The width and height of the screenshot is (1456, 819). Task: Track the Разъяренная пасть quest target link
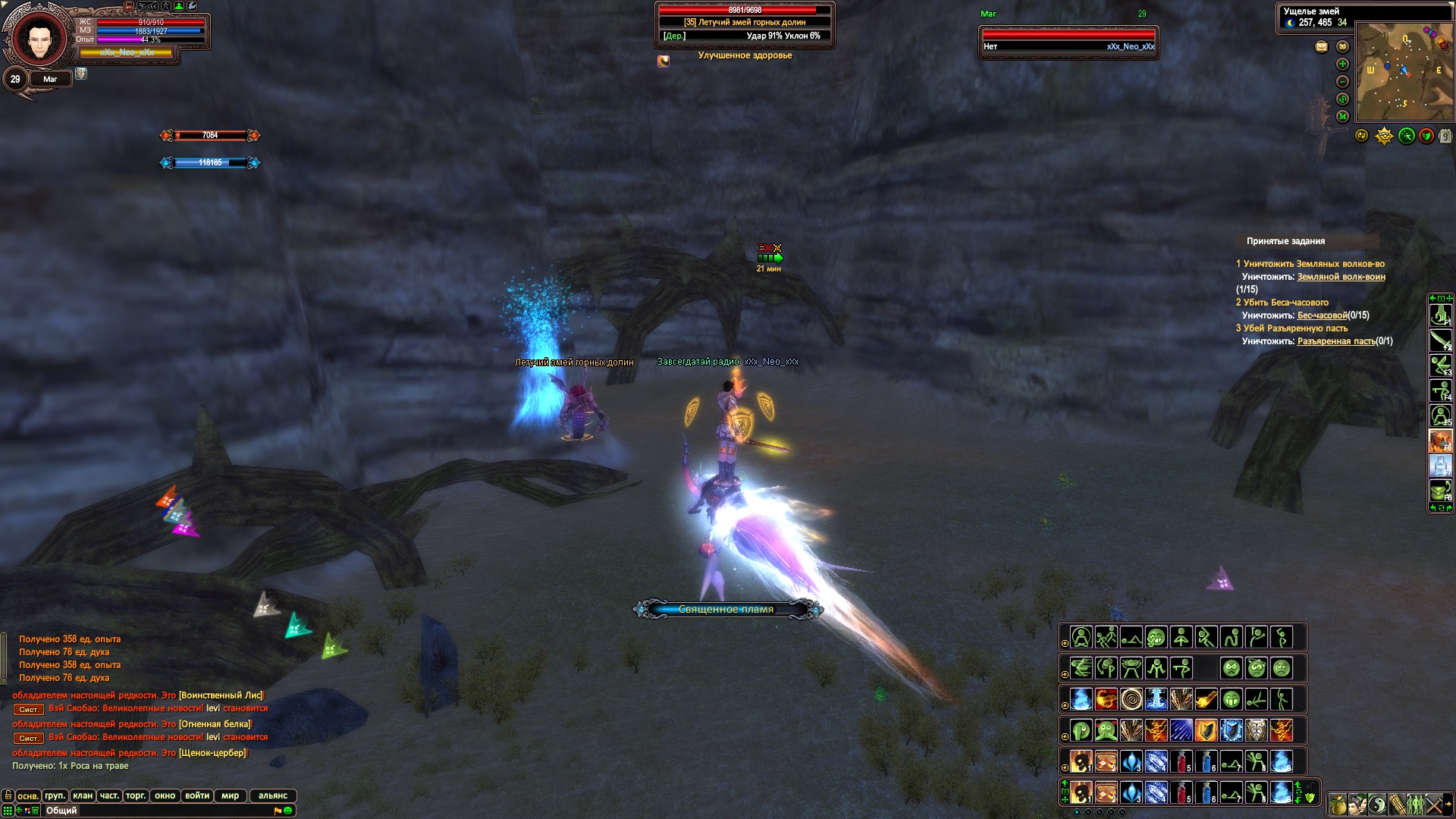[x=1335, y=341]
